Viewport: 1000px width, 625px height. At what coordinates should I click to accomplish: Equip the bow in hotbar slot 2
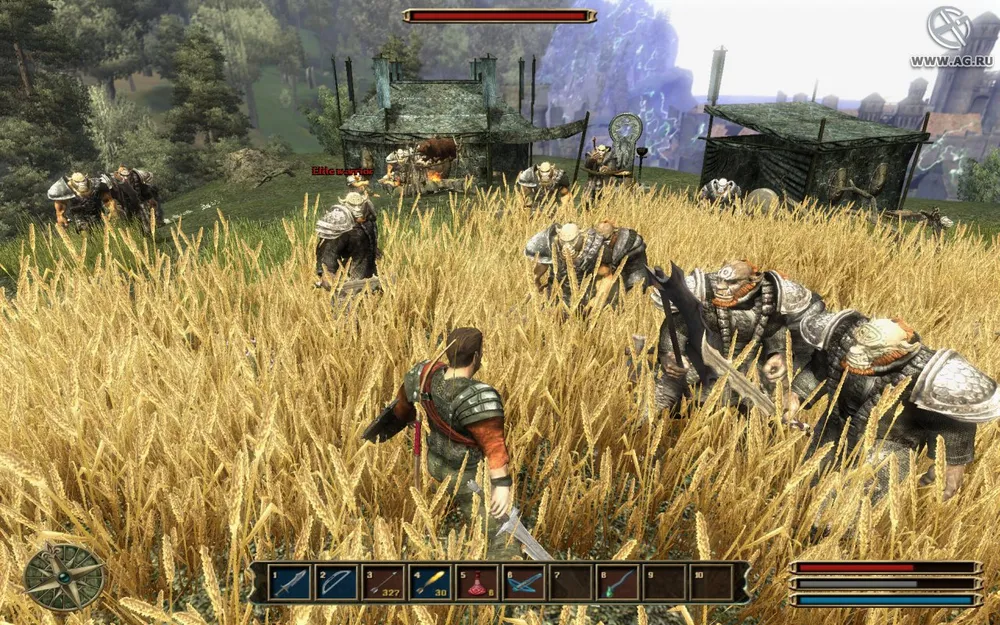[337, 582]
